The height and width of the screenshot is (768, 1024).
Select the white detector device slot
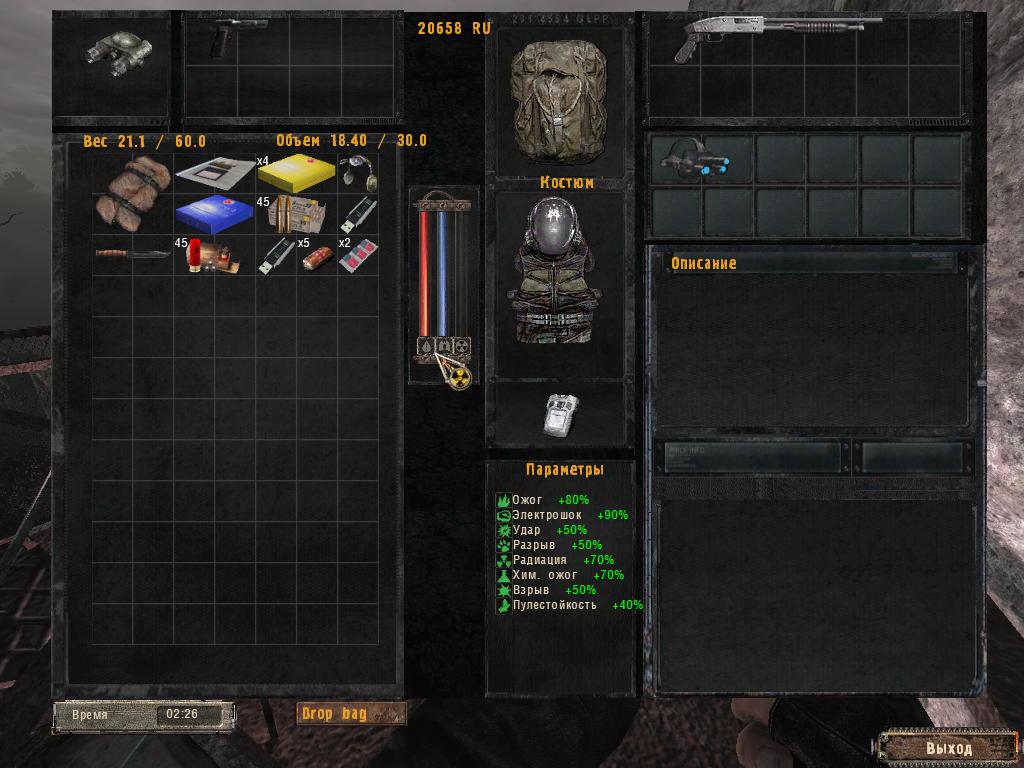click(559, 413)
